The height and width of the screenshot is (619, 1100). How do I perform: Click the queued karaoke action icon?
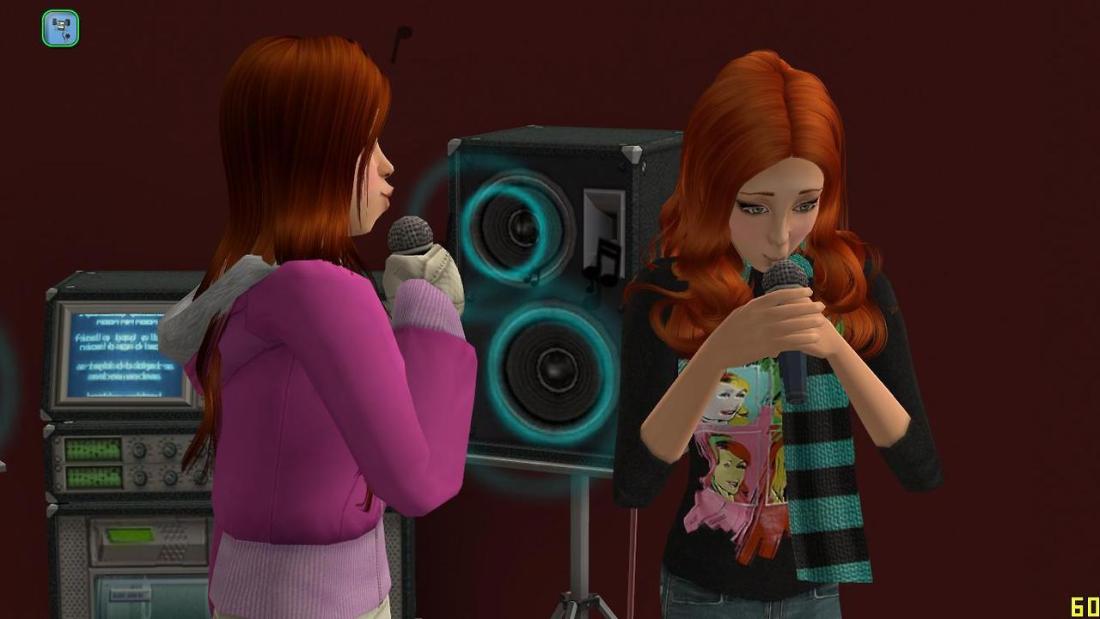60,28
